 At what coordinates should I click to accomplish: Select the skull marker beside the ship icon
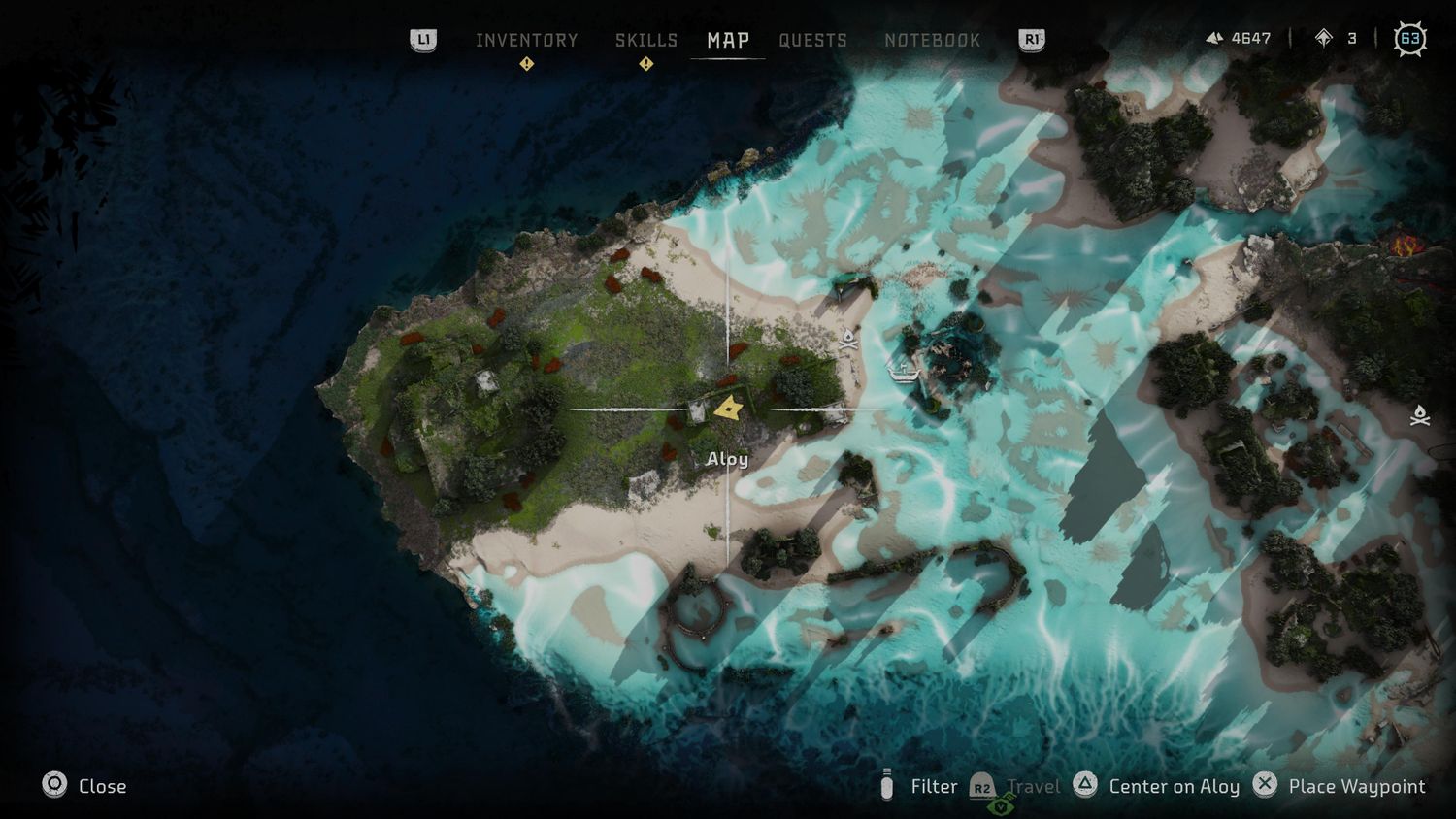point(848,339)
